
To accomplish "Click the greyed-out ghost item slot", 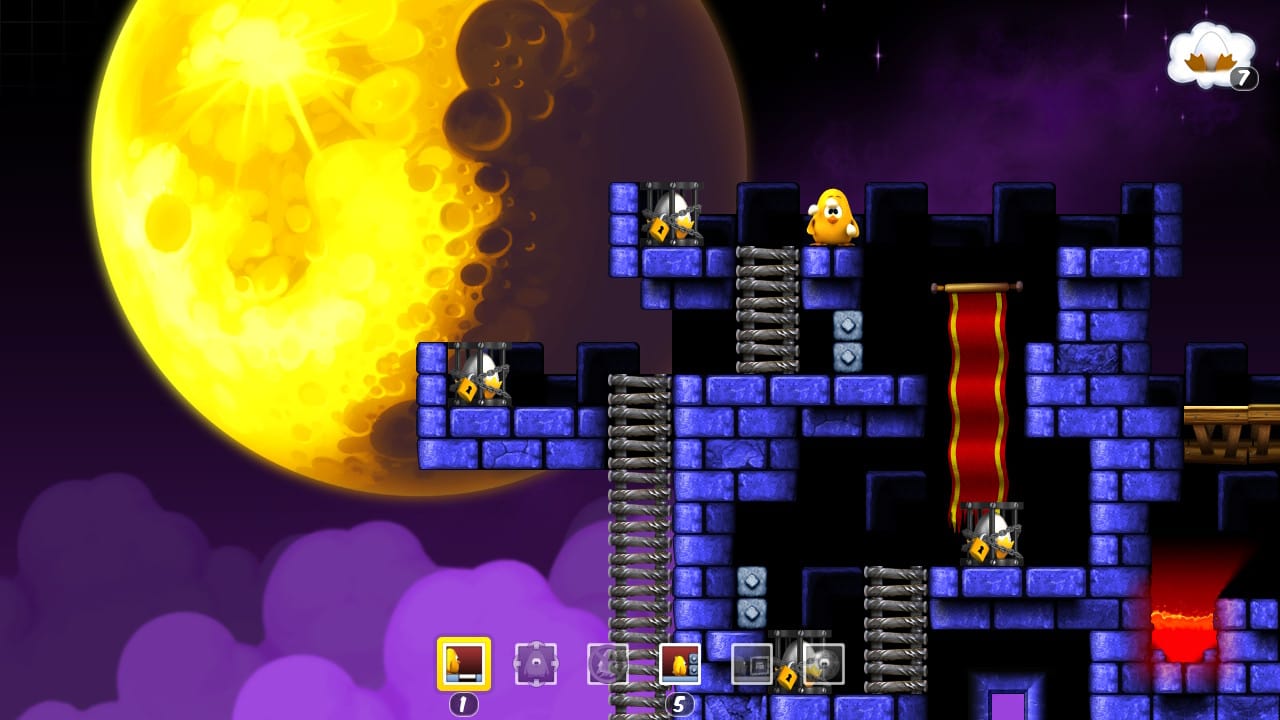I will [535, 662].
